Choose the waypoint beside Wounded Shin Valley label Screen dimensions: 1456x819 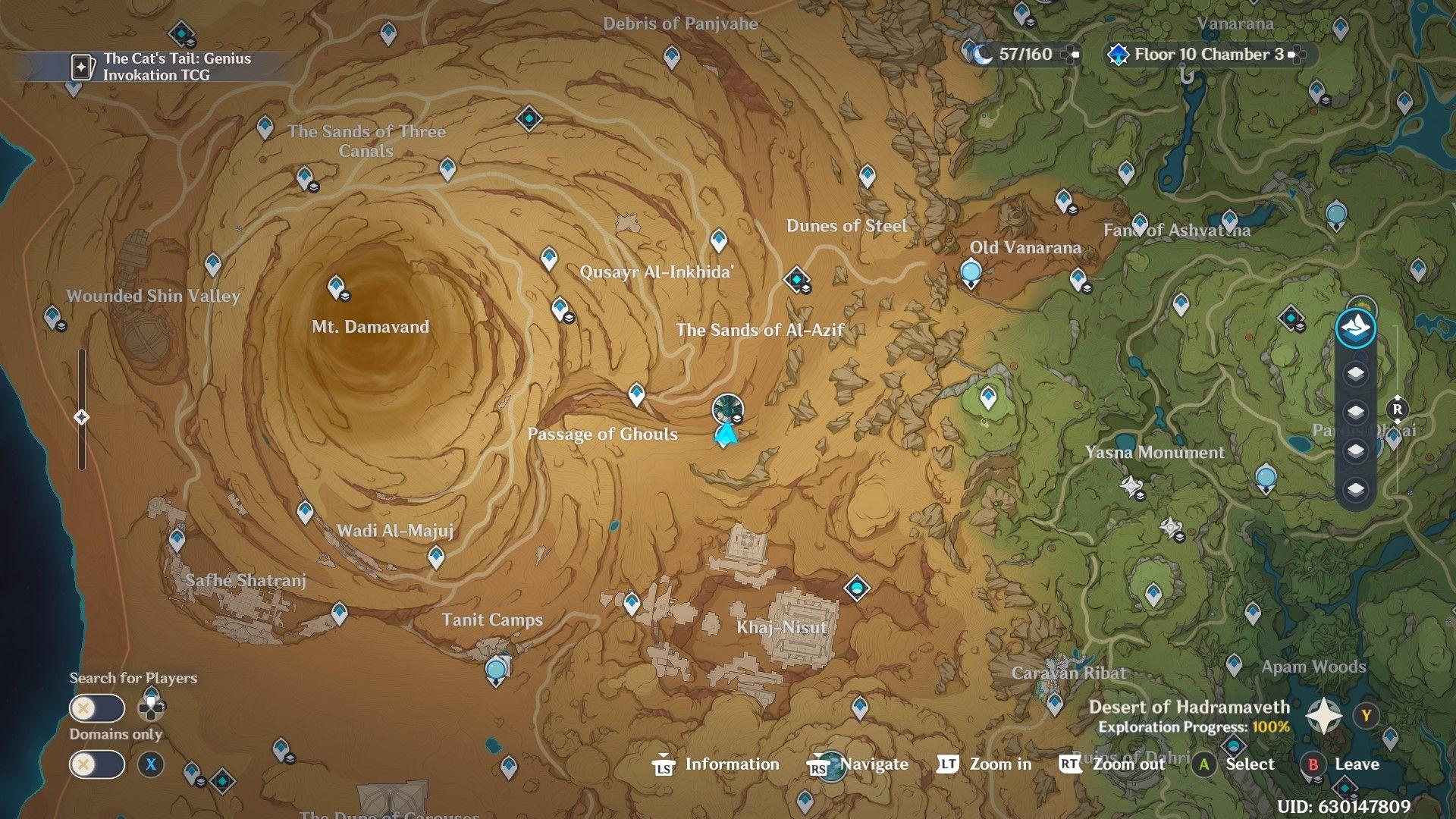pos(53,317)
